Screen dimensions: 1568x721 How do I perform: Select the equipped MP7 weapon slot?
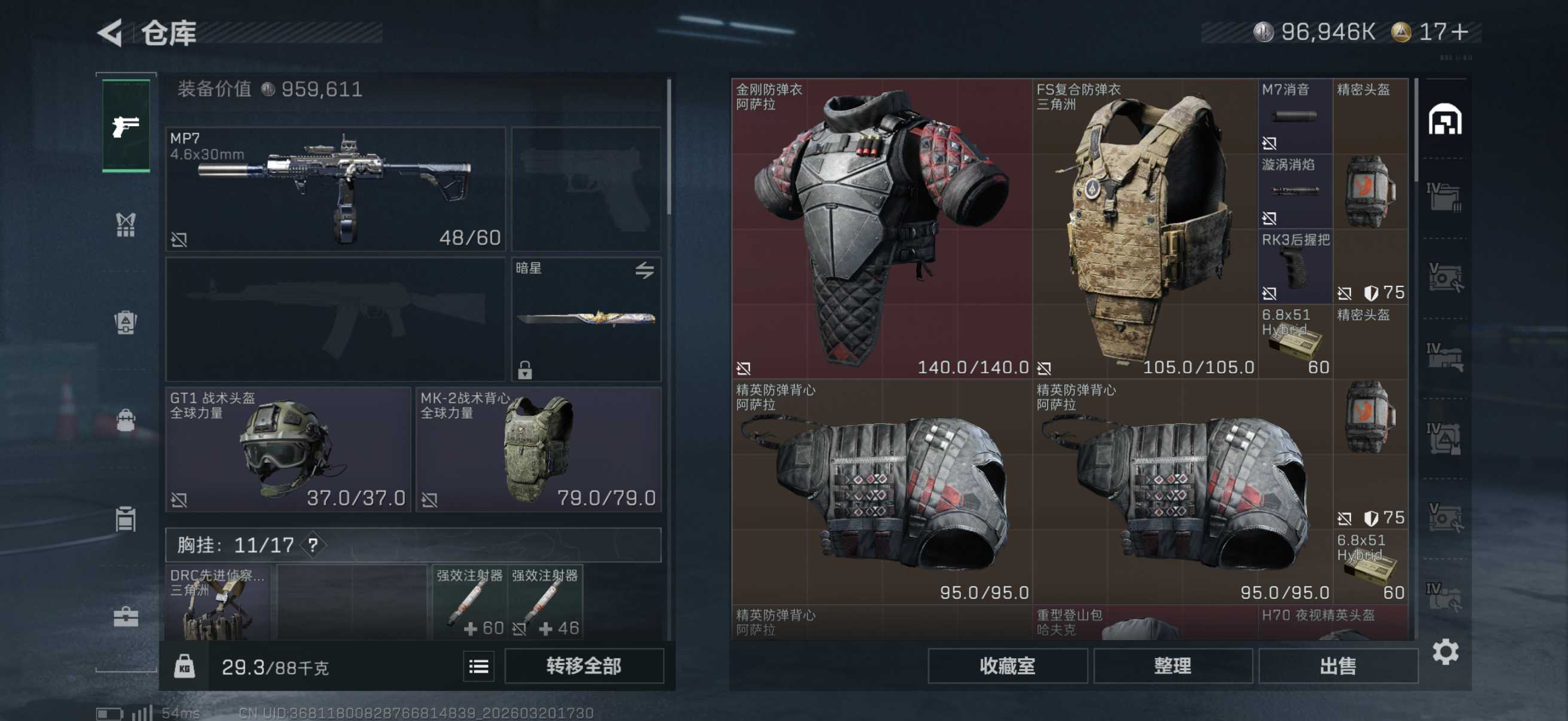coord(335,188)
